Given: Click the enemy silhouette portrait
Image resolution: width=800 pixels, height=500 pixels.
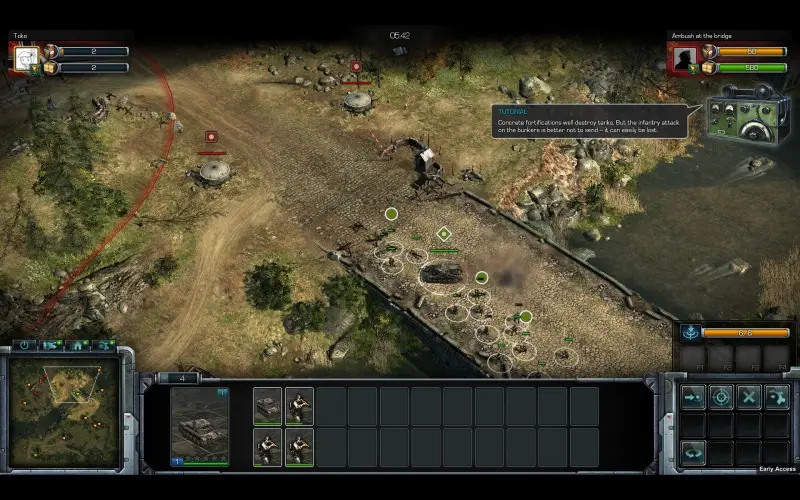Looking at the screenshot, I should tap(685, 58).
